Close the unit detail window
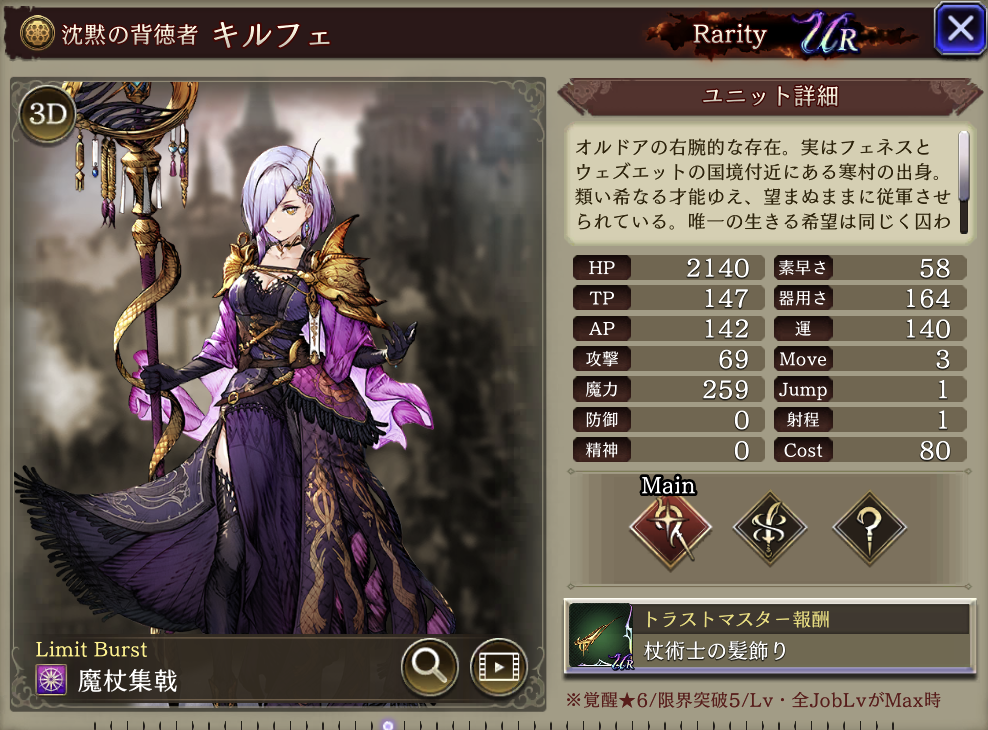 (959, 29)
